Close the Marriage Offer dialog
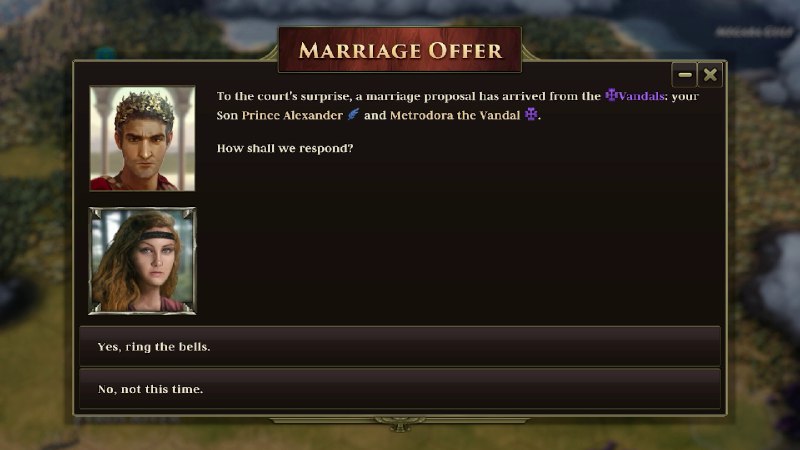The height and width of the screenshot is (450, 800). 709,75
